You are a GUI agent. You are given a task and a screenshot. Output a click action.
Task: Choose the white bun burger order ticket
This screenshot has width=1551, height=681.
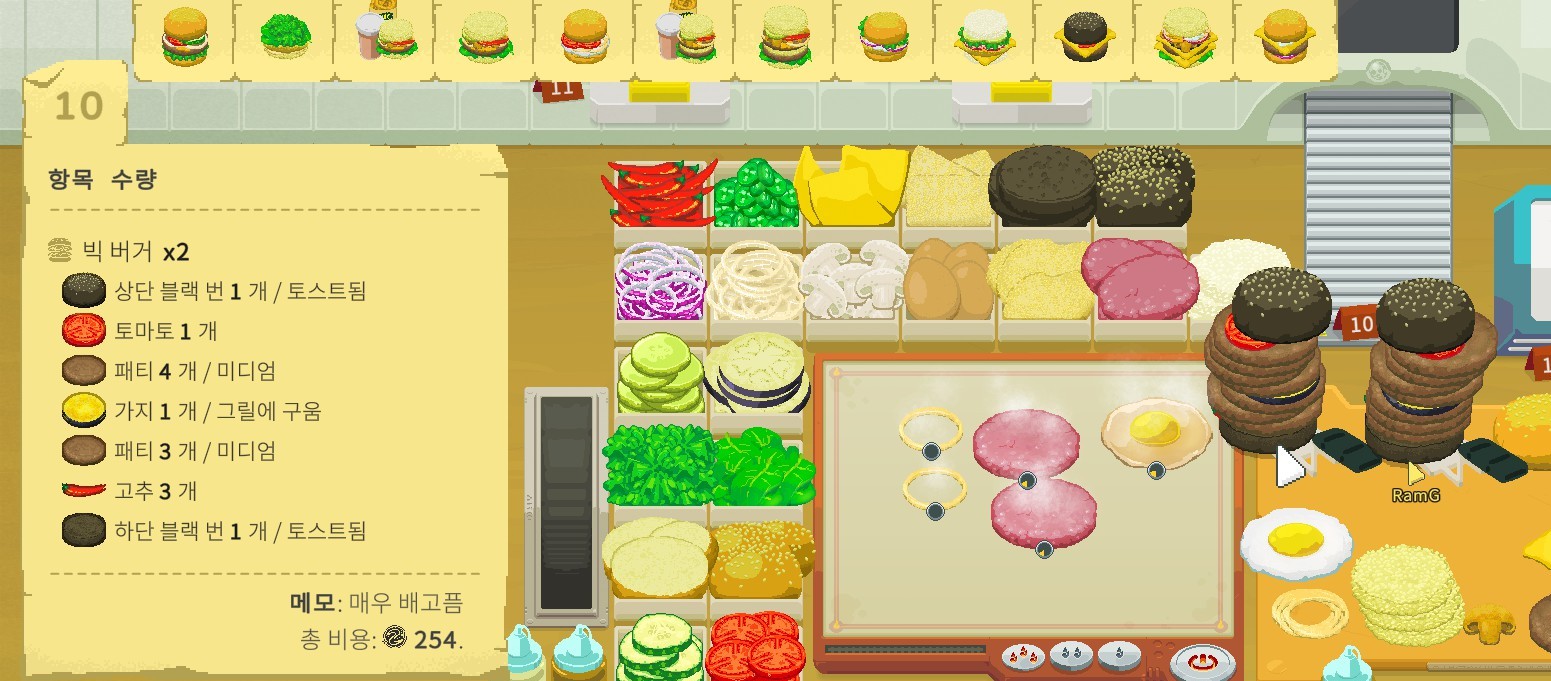[x=984, y=38]
